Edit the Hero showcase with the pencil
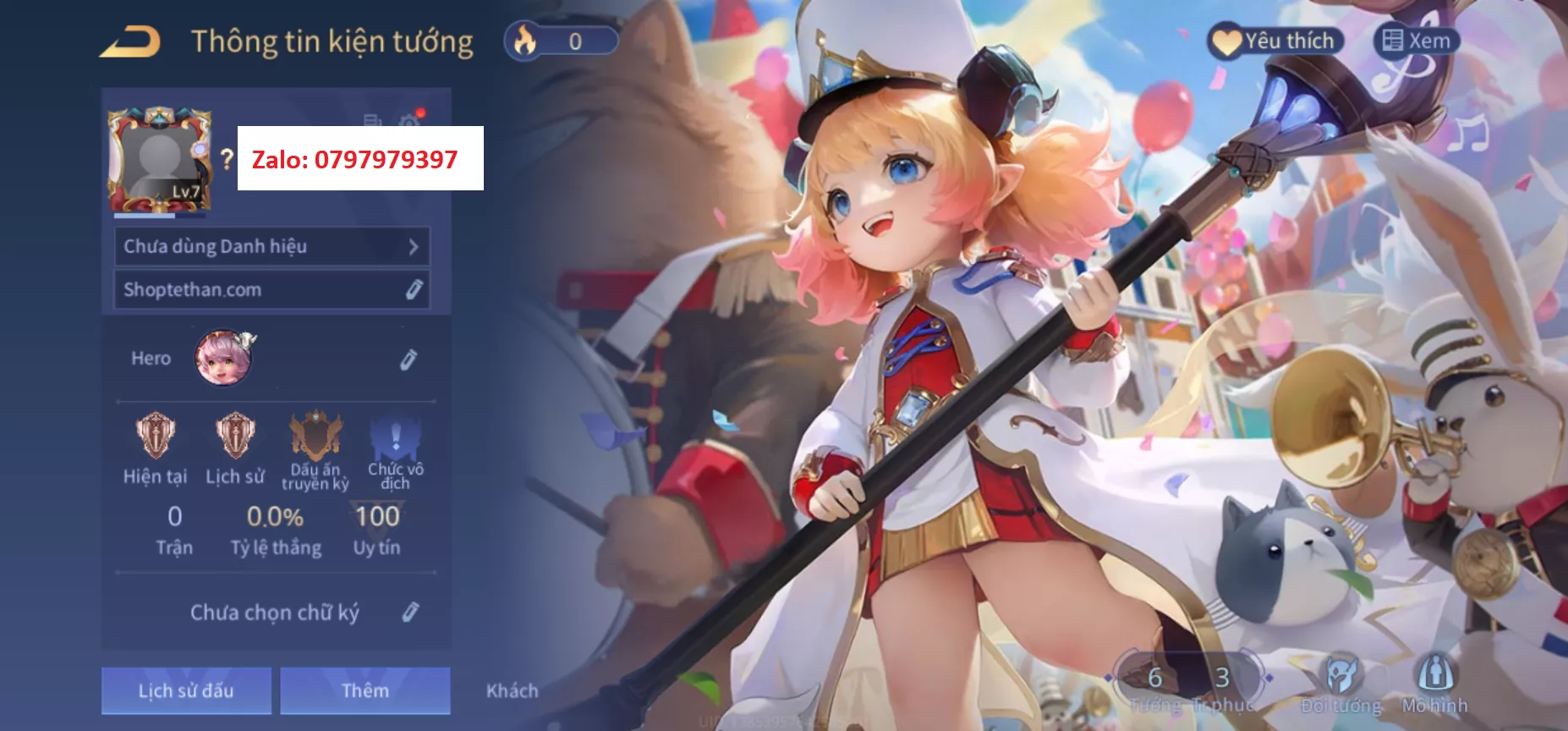 point(408,360)
